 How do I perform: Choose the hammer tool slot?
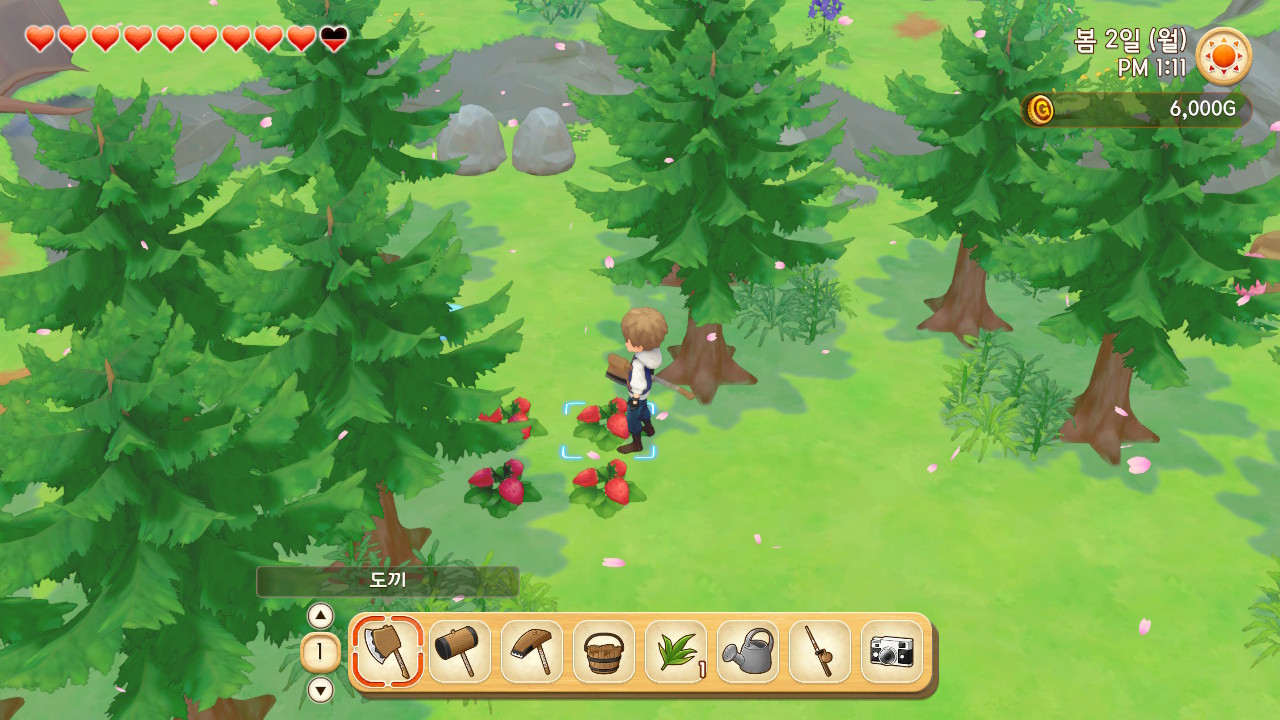[x=460, y=651]
